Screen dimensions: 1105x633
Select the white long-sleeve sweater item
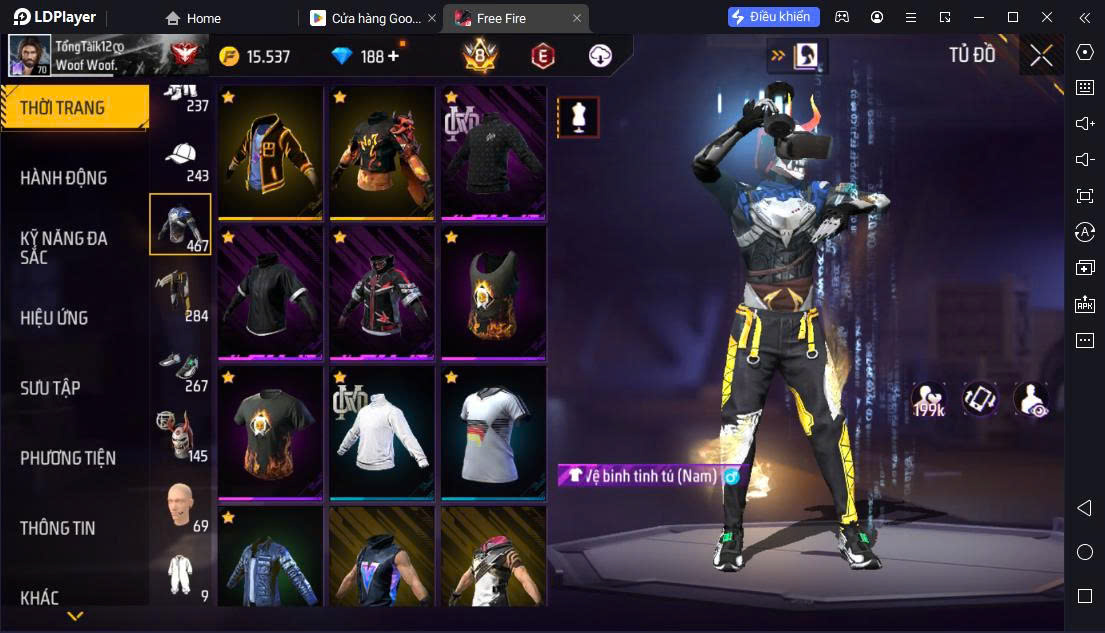tap(381, 430)
